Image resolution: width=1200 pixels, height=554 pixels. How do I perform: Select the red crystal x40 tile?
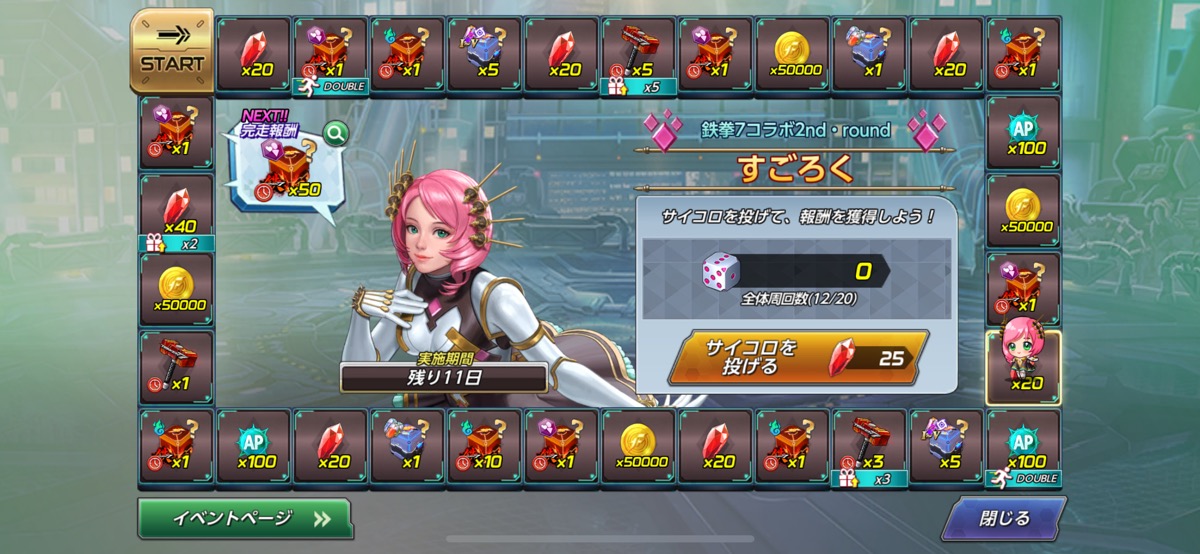coord(176,212)
